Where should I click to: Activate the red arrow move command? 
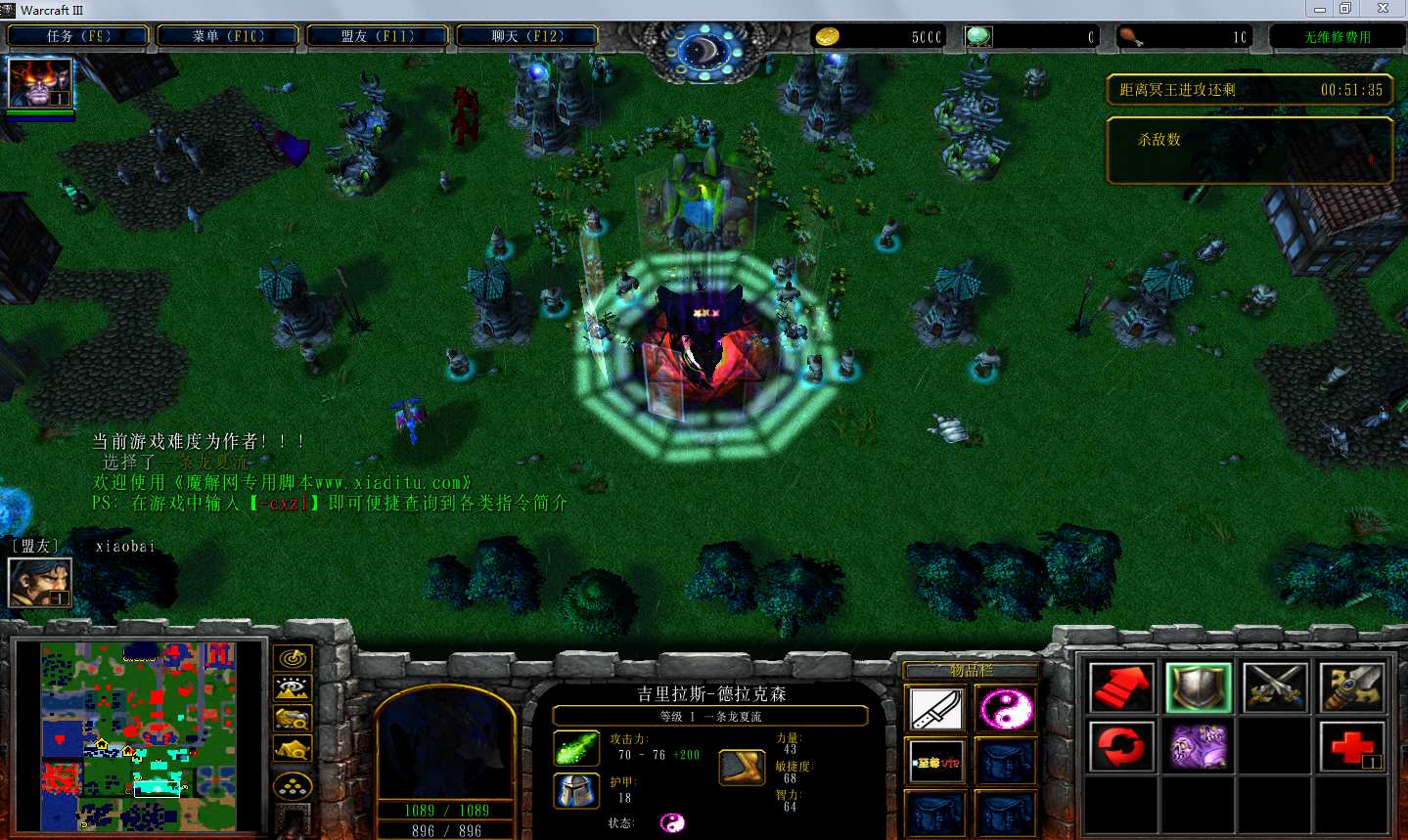pyautogui.click(x=1121, y=687)
